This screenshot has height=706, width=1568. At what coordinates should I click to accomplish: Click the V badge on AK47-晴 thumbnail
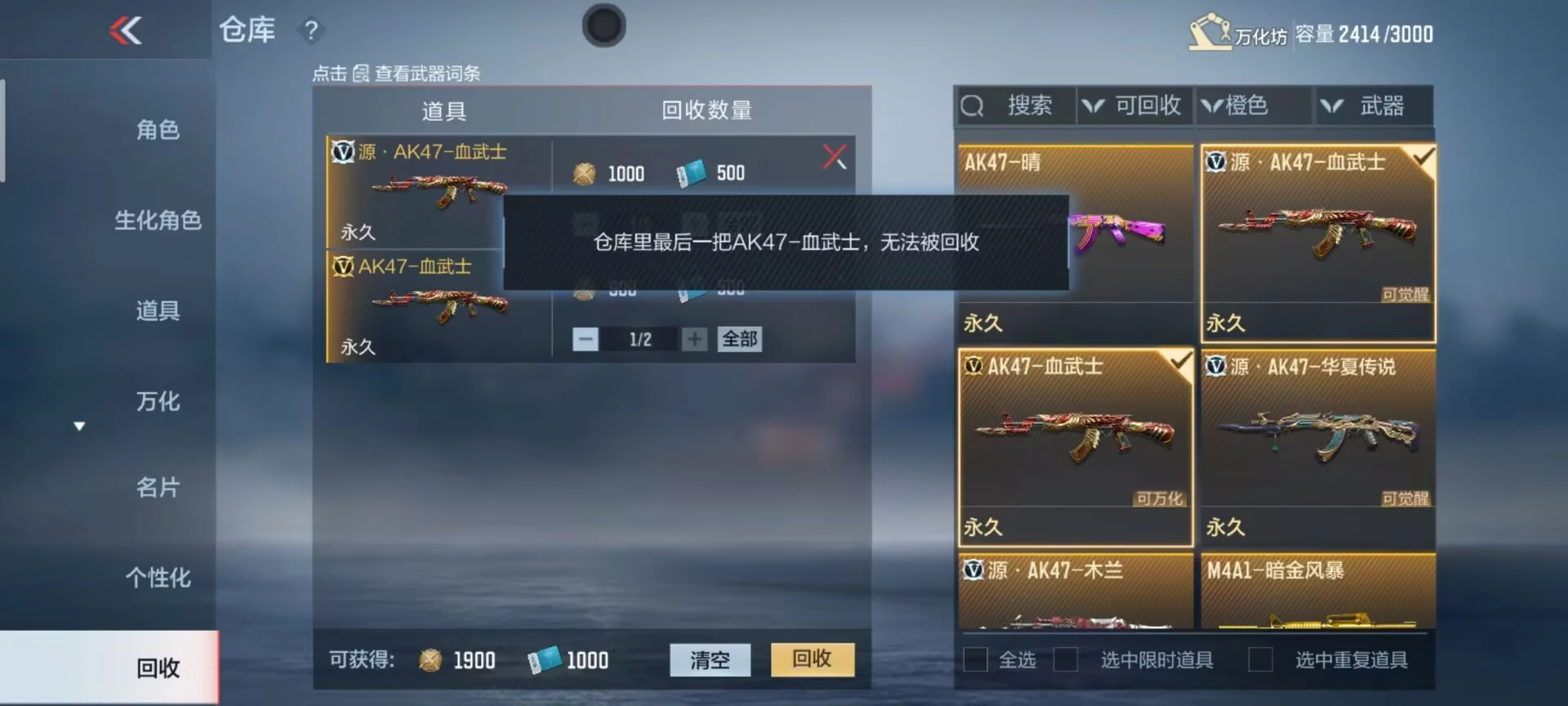[x=972, y=162]
